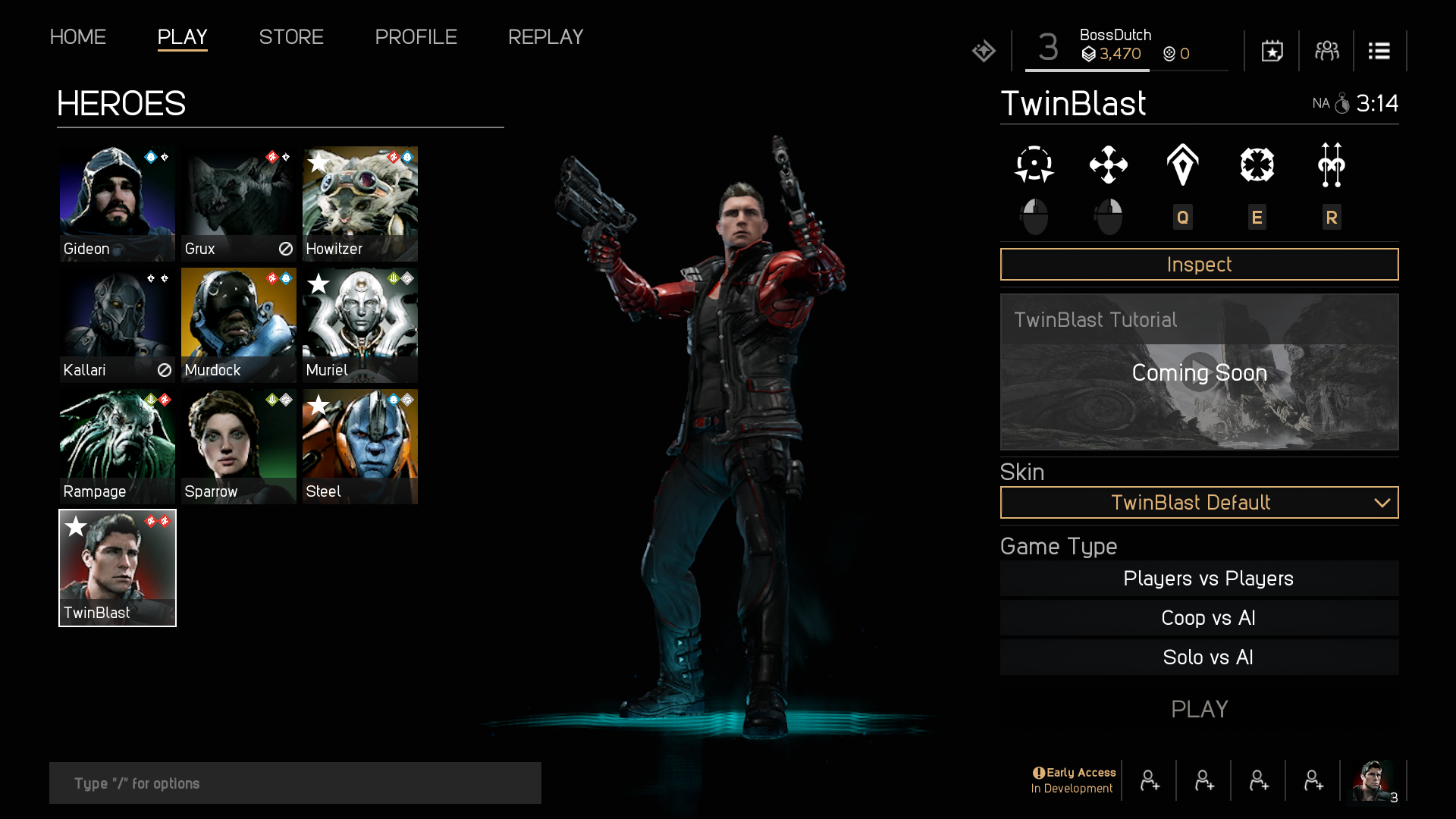This screenshot has height=819, width=1456.
Task: Open the options list icon top right
Action: [1379, 51]
